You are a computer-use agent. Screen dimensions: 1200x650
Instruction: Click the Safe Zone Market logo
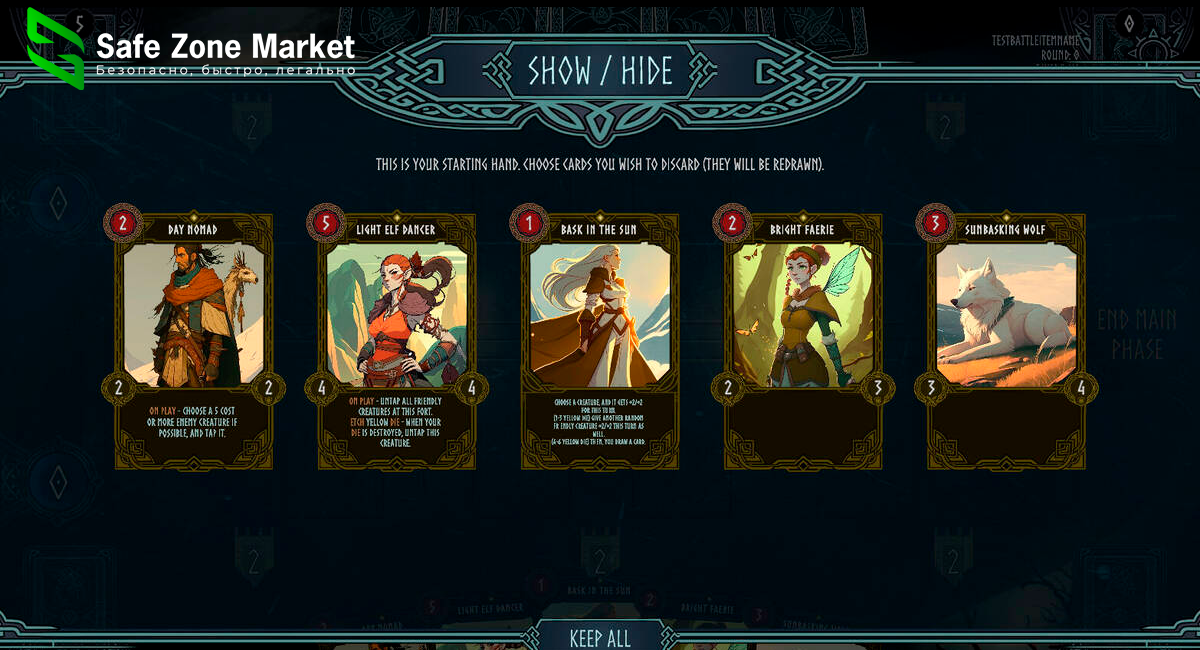click(x=55, y=48)
